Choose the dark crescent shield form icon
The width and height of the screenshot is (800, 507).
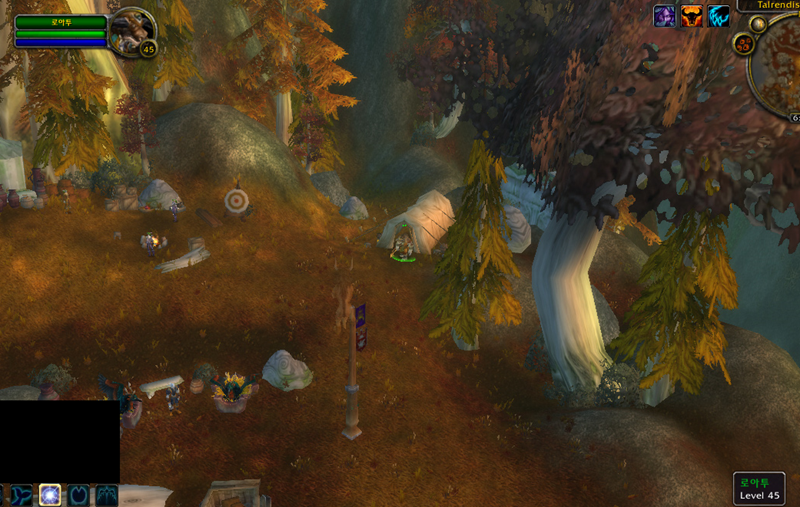(78, 495)
